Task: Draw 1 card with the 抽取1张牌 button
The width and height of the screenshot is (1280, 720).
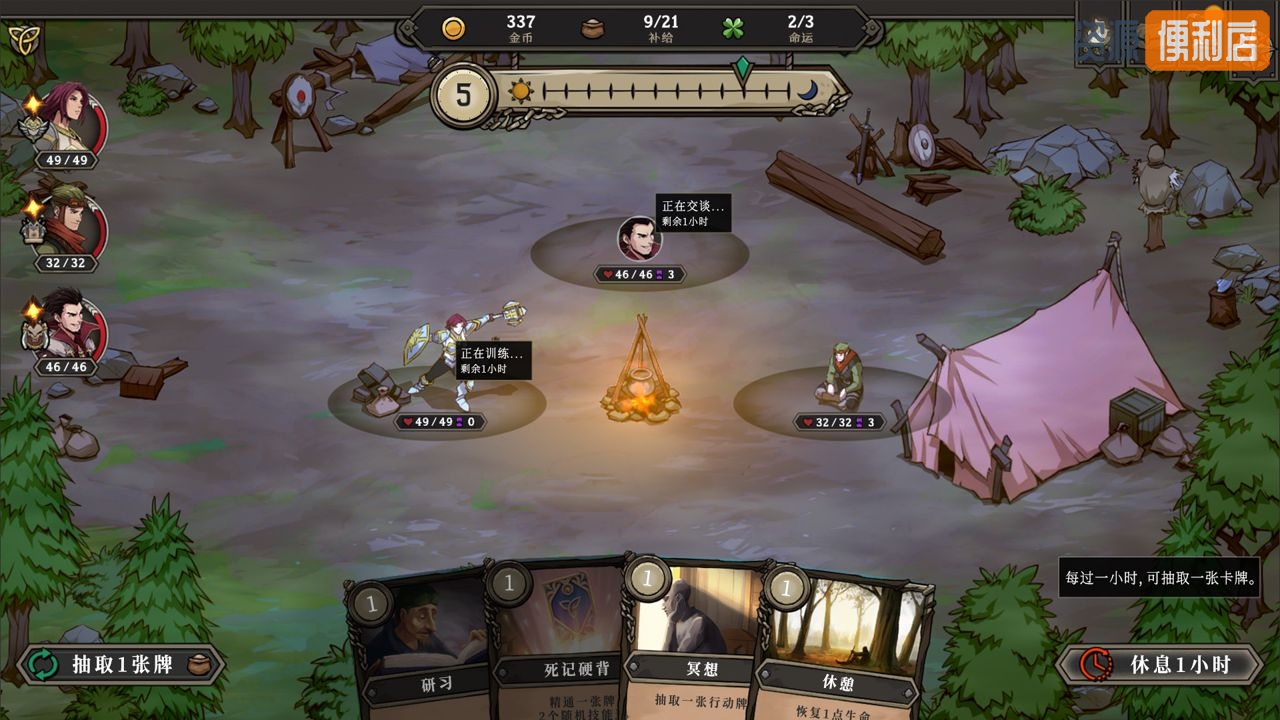Action: coord(121,665)
